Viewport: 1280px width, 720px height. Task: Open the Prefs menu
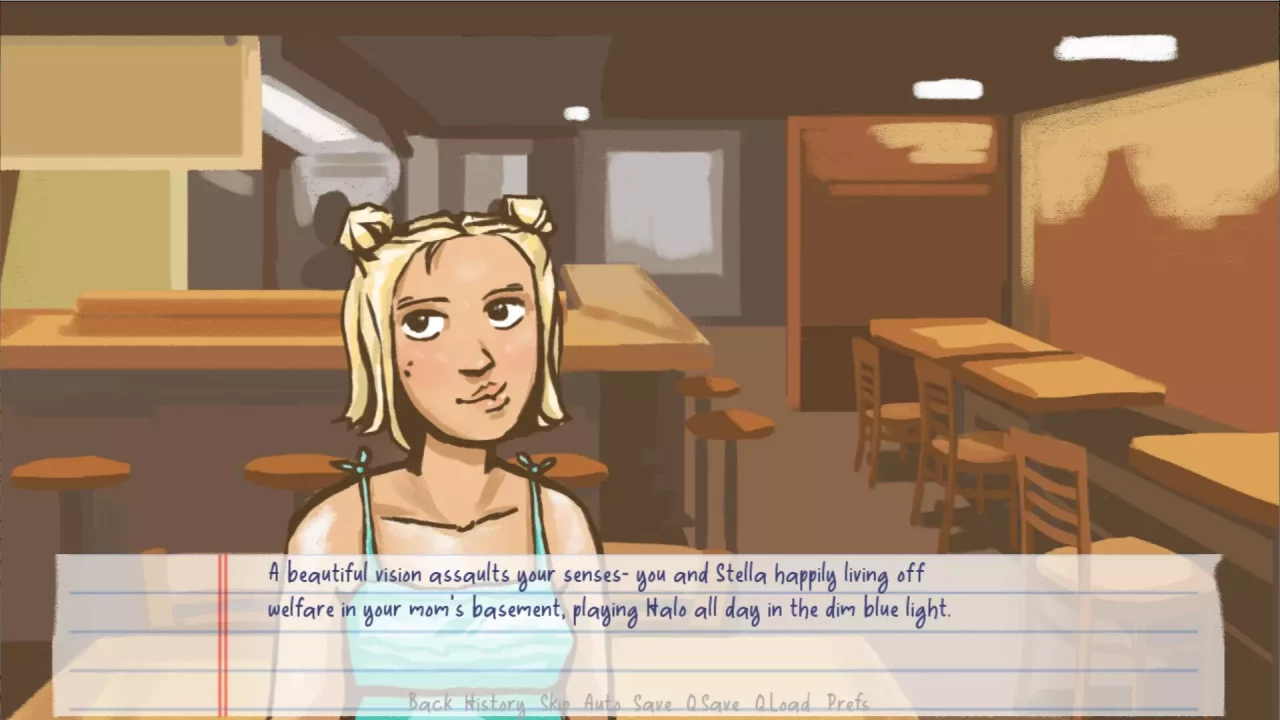coord(848,703)
